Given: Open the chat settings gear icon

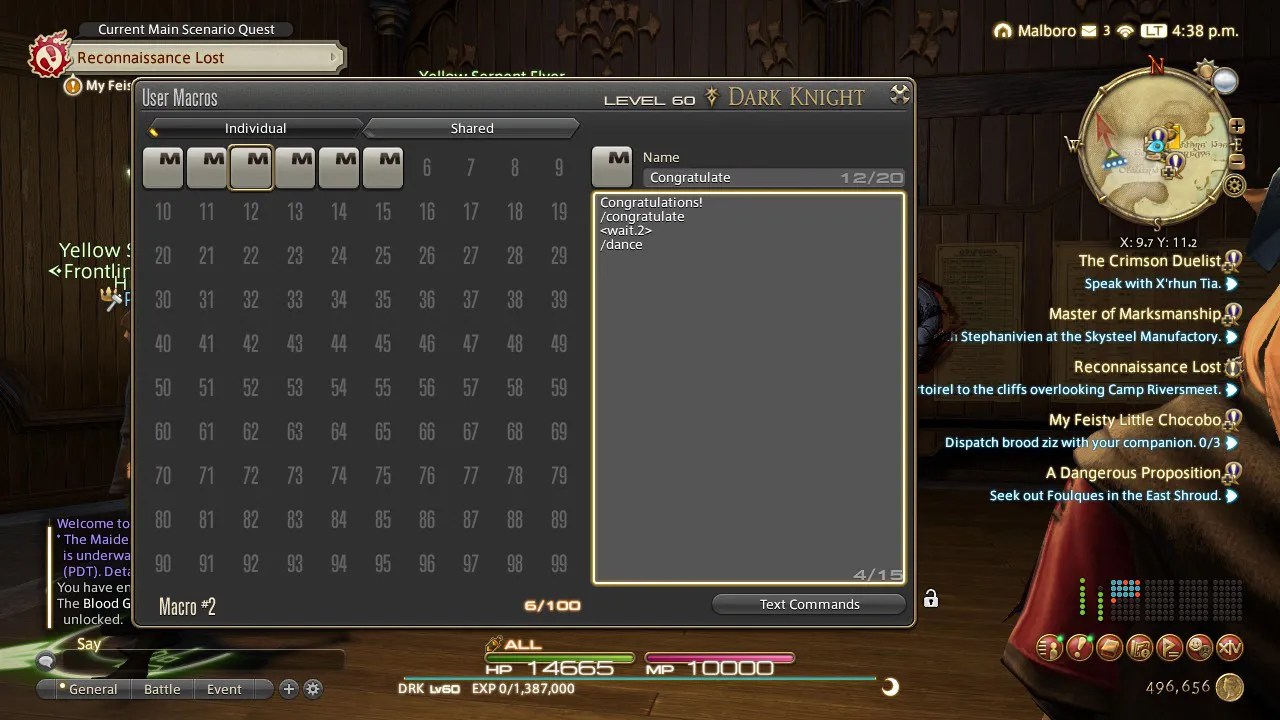Looking at the screenshot, I should [x=313, y=689].
